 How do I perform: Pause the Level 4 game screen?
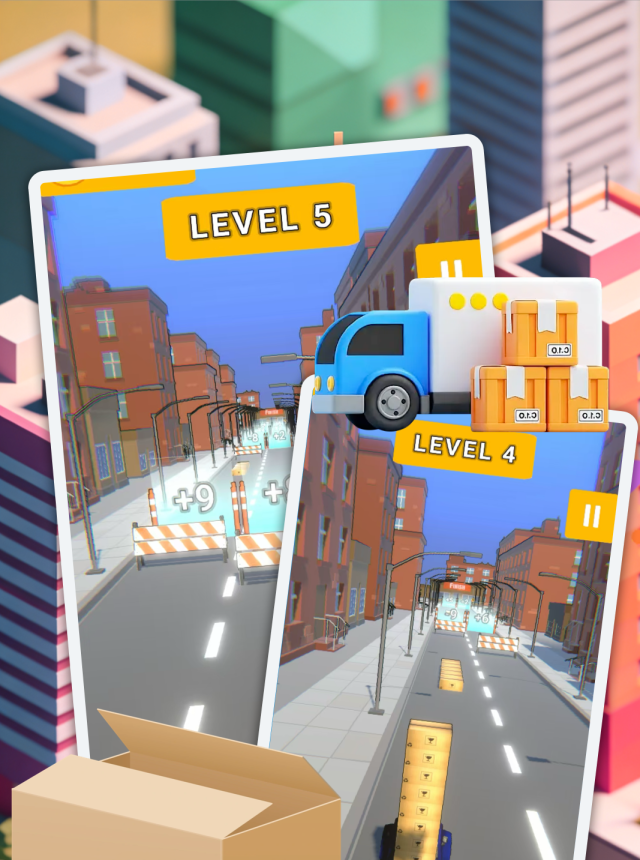591,515
